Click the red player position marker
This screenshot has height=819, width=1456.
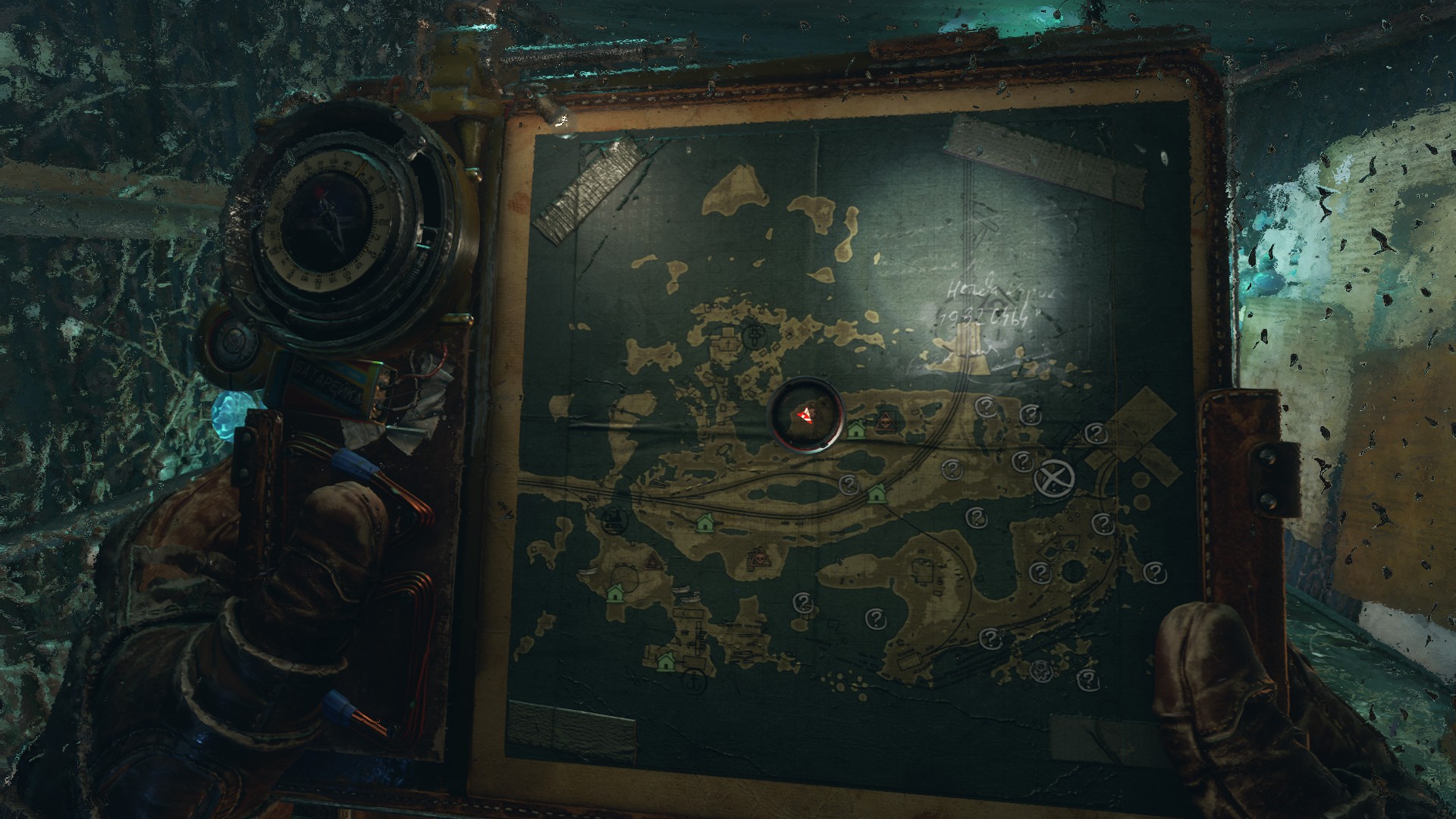coord(805,414)
